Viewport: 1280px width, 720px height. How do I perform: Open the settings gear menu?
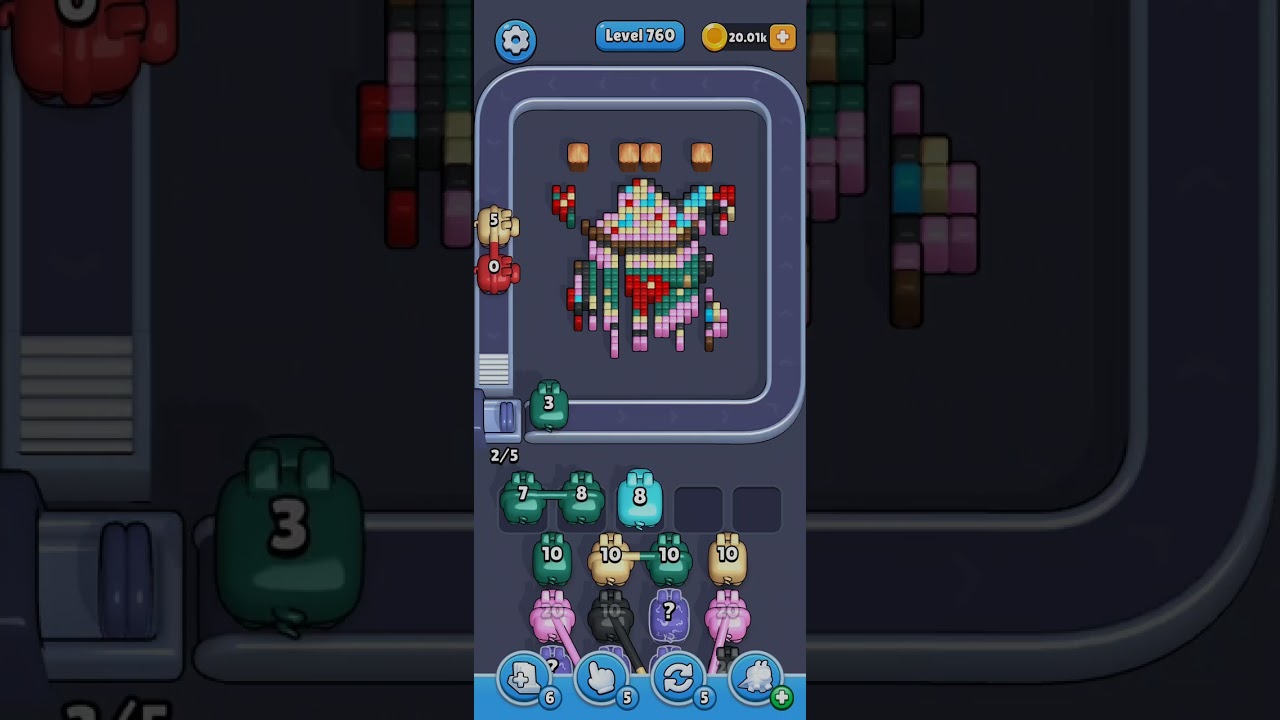515,40
